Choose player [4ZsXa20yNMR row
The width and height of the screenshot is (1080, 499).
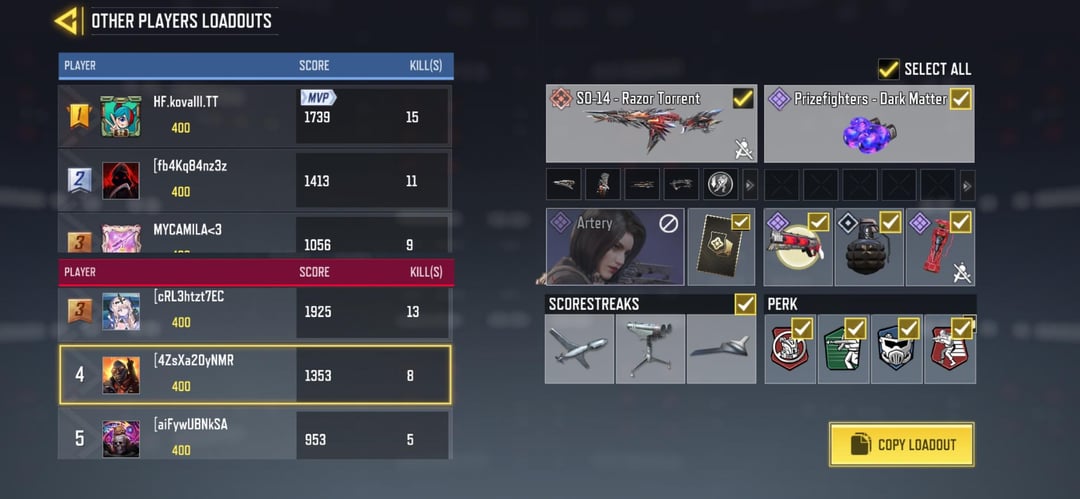click(255, 374)
